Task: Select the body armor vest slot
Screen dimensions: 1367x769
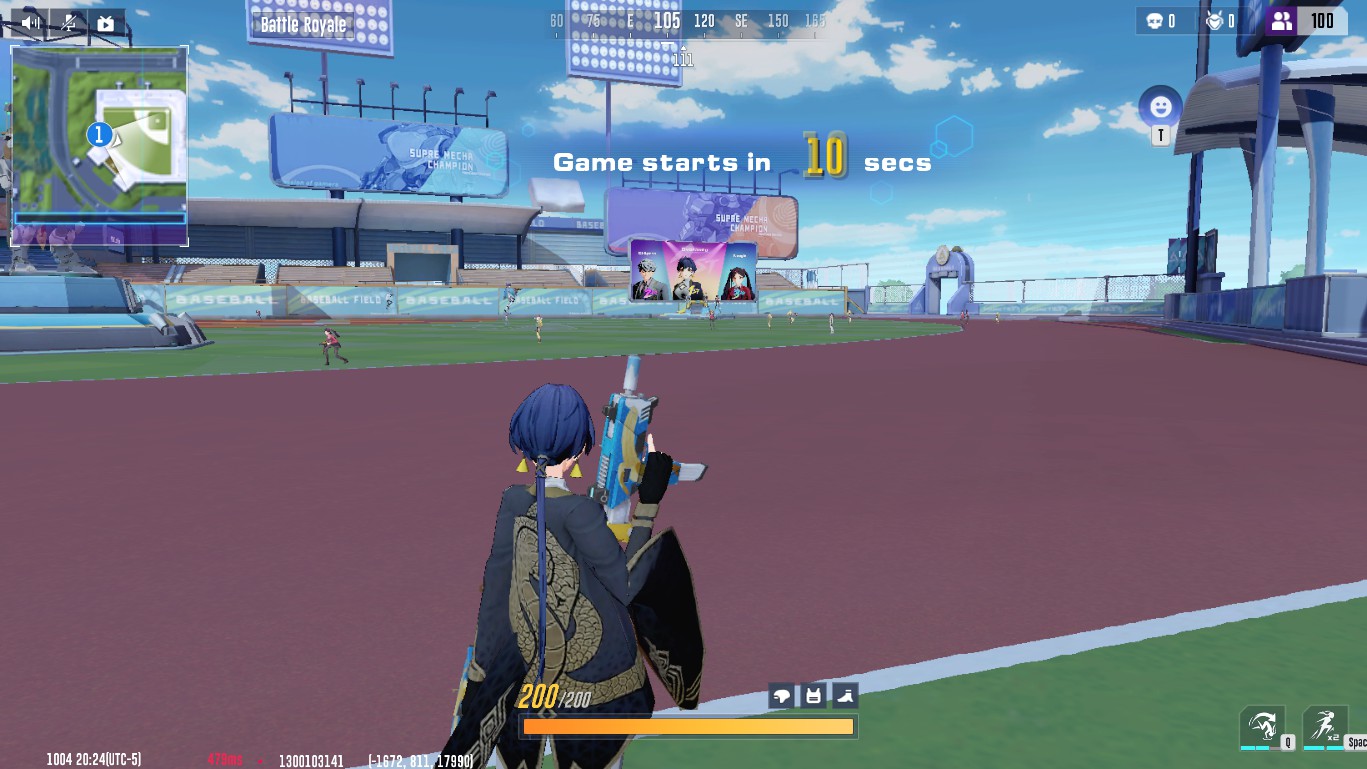Action: [813, 696]
